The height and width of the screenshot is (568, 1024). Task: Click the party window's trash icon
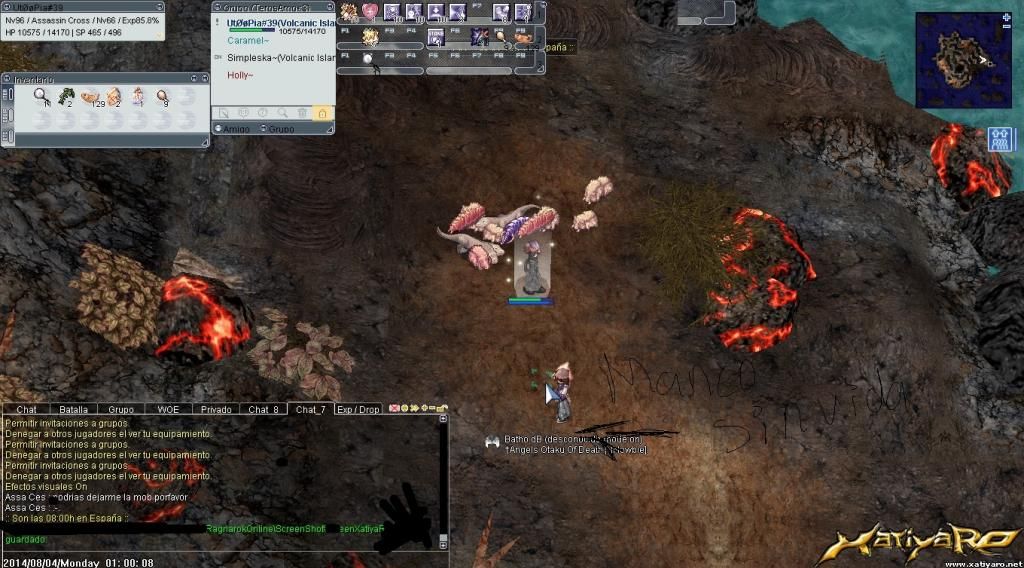click(x=302, y=114)
